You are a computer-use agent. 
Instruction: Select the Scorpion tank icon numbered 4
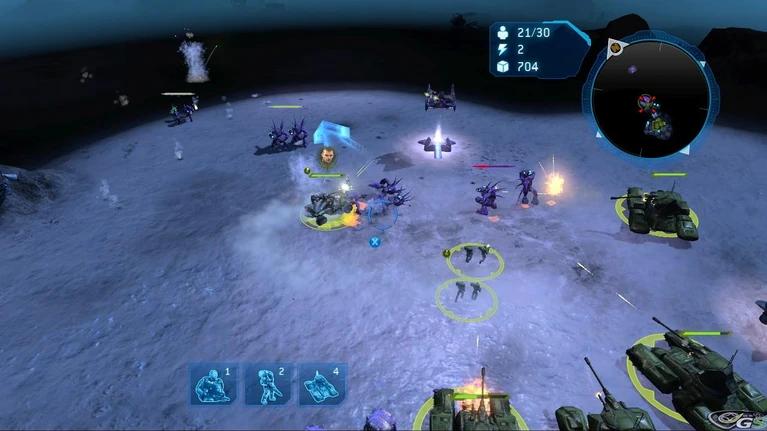coord(322,385)
